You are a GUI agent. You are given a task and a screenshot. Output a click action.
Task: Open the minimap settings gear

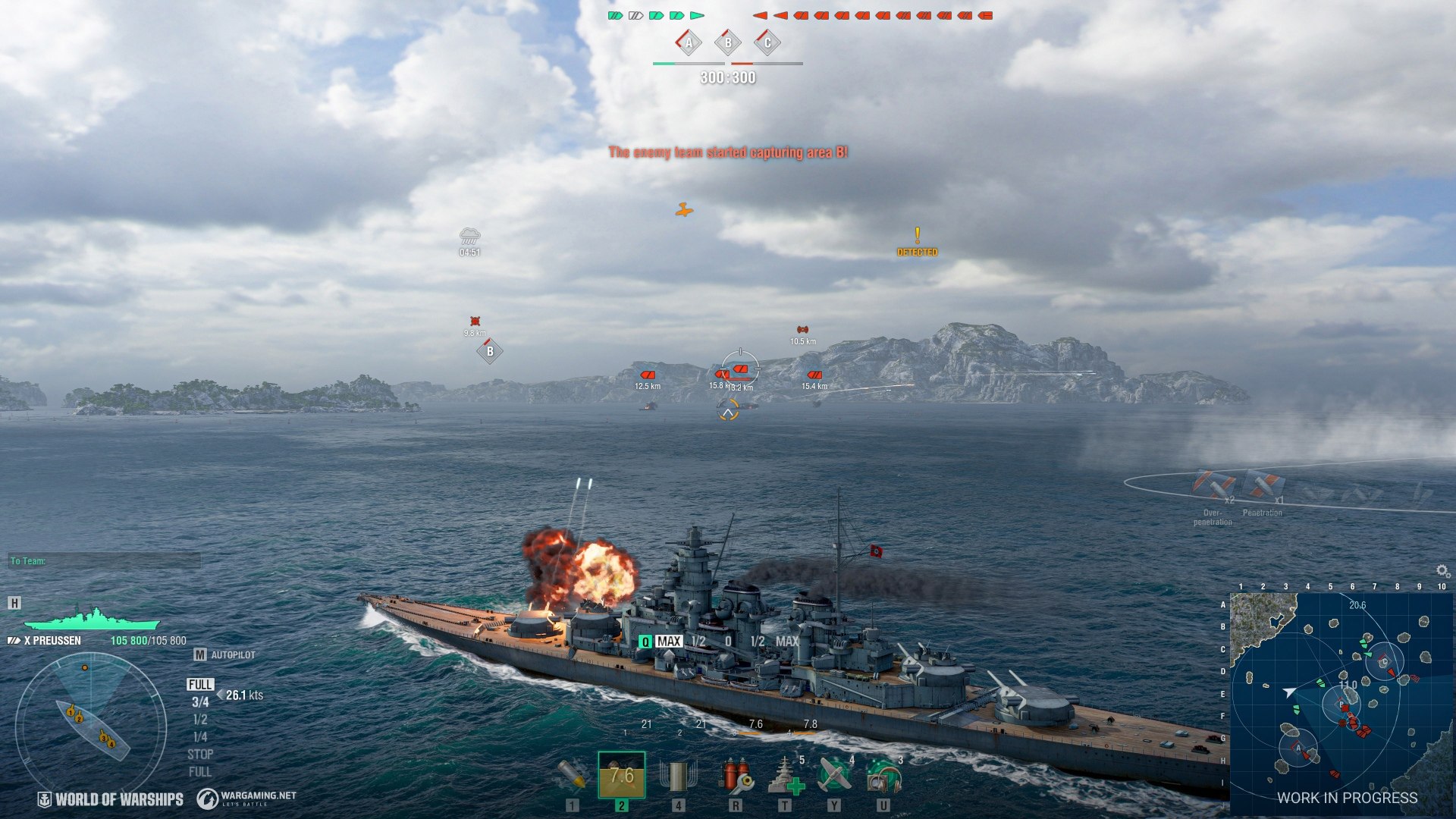tap(1442, 570)
